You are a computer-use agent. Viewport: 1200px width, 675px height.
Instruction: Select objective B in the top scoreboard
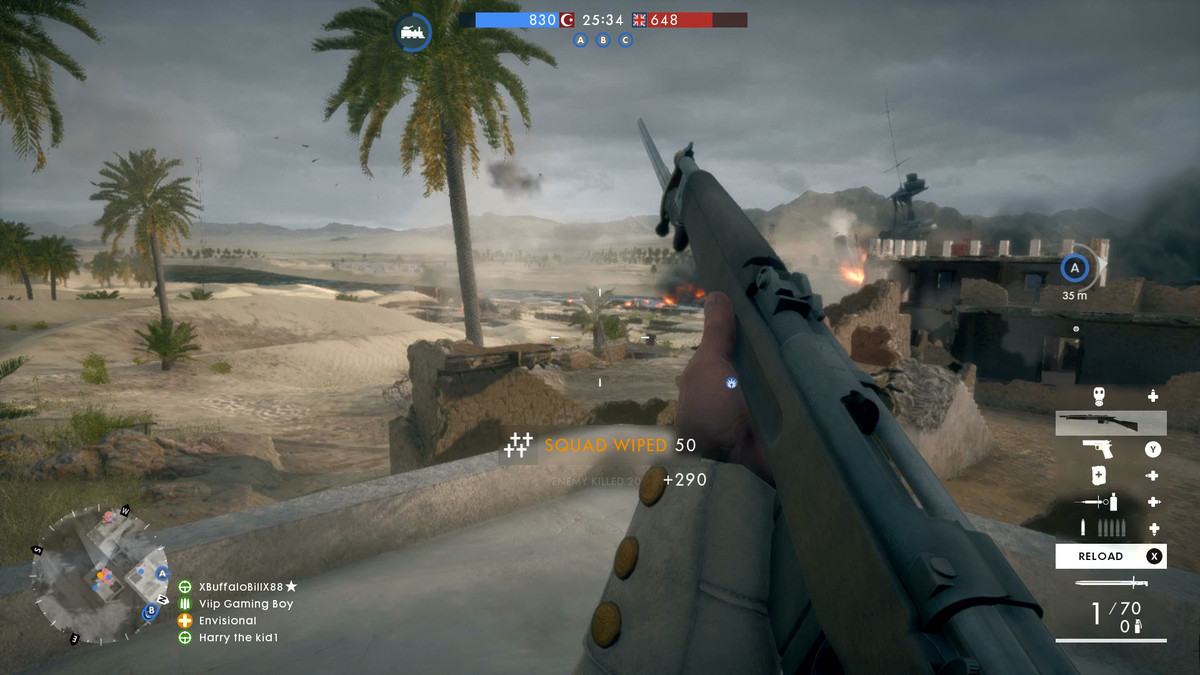603,40
